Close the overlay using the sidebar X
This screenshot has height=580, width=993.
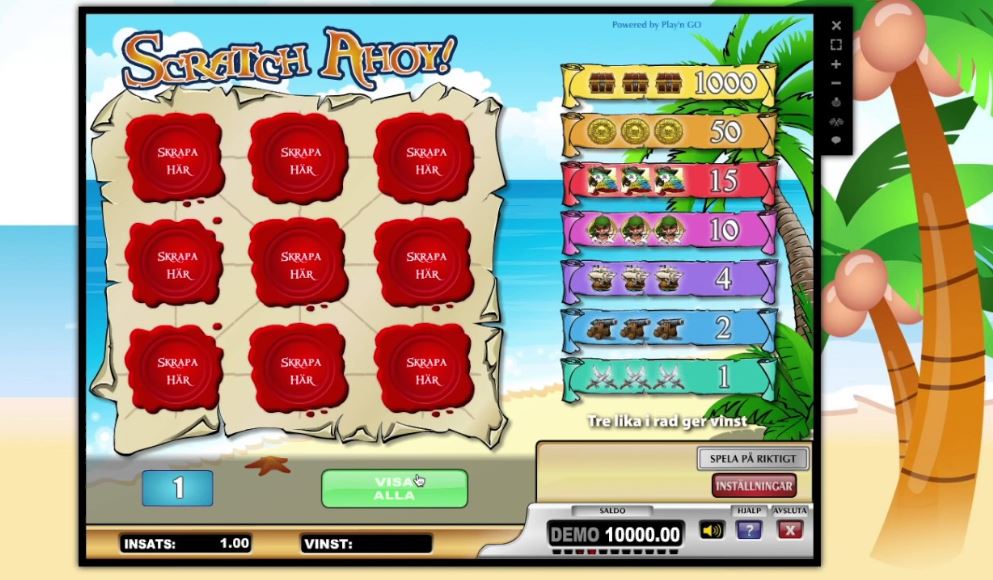836,26
